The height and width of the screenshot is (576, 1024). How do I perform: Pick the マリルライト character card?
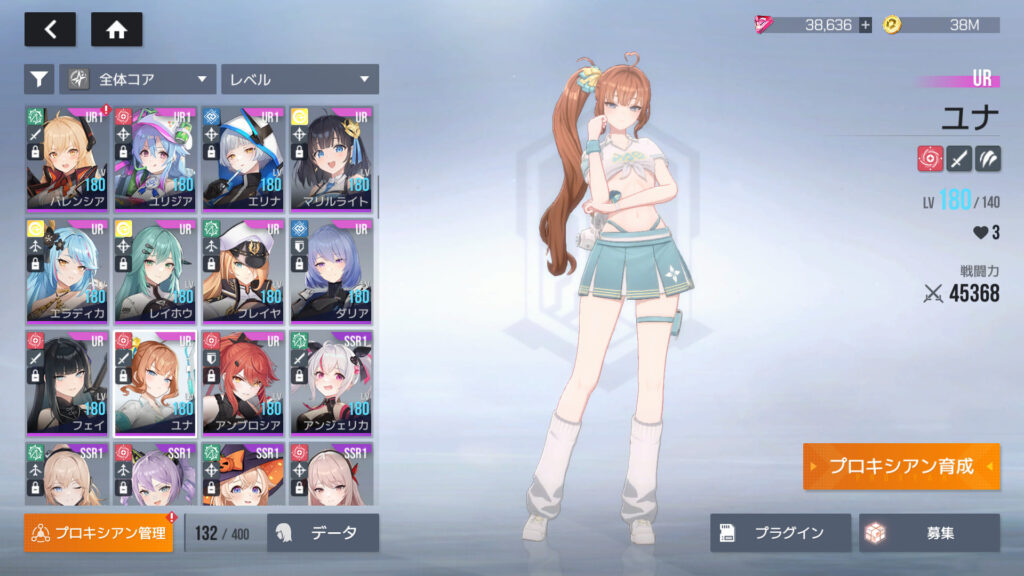pos(331,158)
